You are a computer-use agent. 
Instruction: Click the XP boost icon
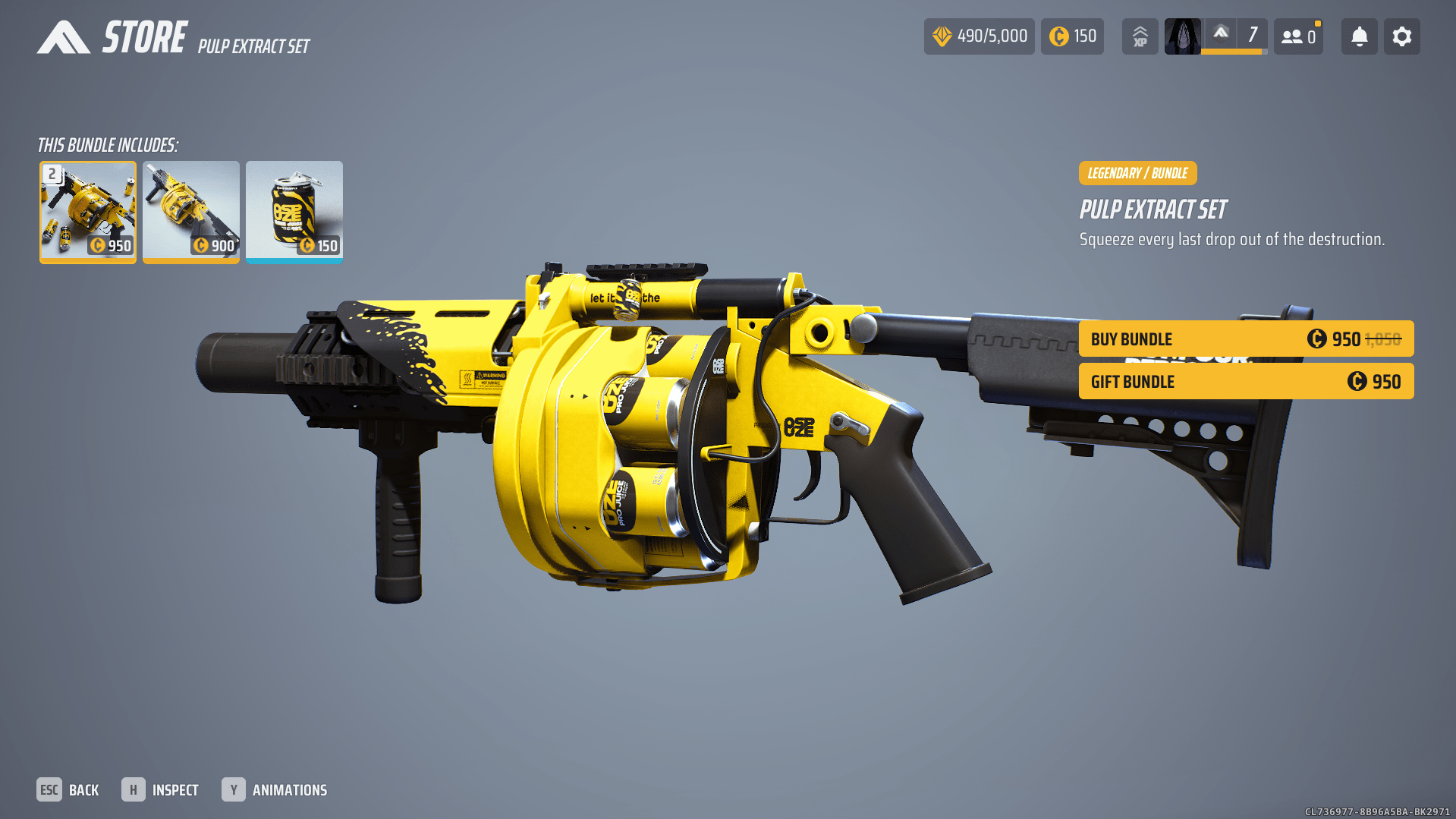click(1140, 36)
